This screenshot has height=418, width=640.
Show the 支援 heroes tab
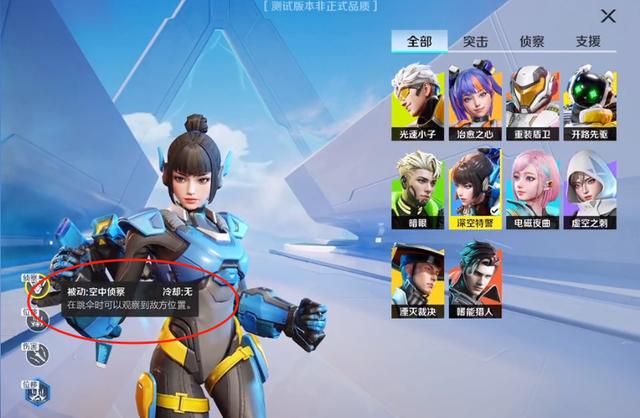[588, 42]
